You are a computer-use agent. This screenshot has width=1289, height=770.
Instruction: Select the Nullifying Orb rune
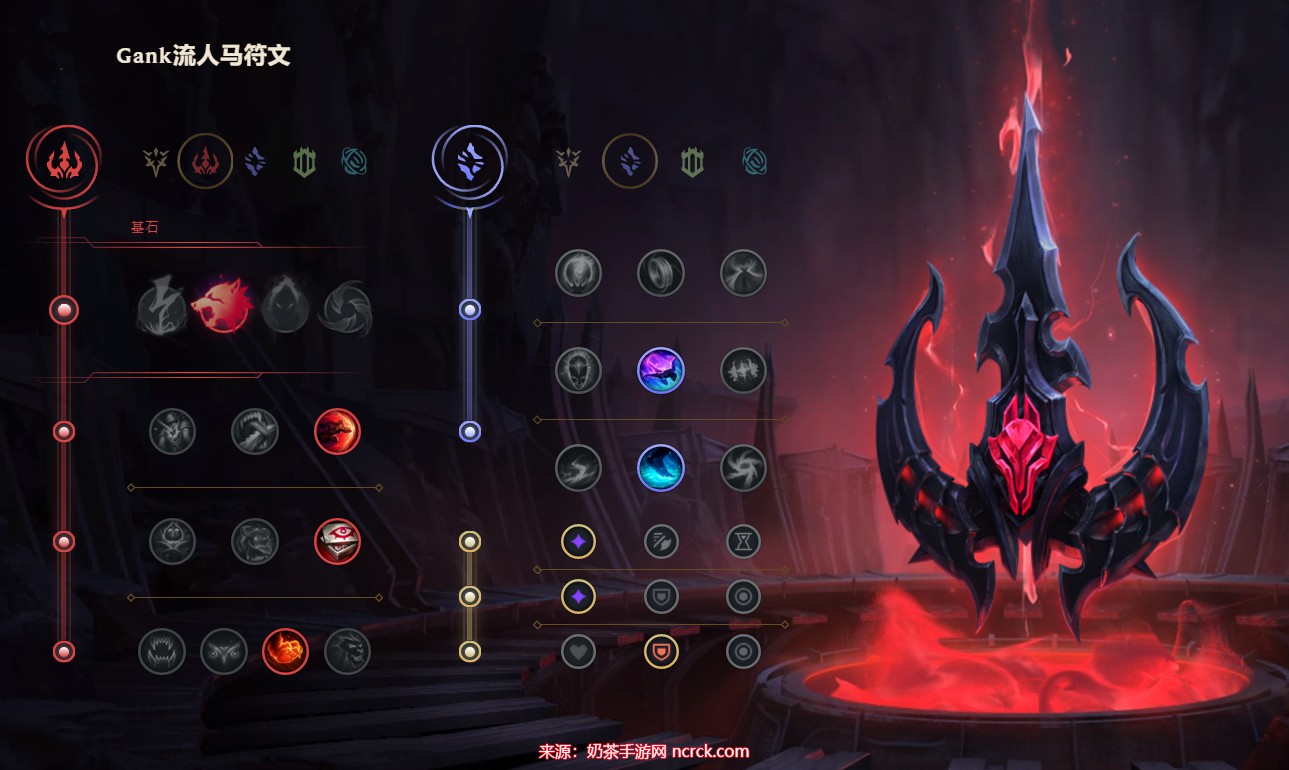[578, 273]
